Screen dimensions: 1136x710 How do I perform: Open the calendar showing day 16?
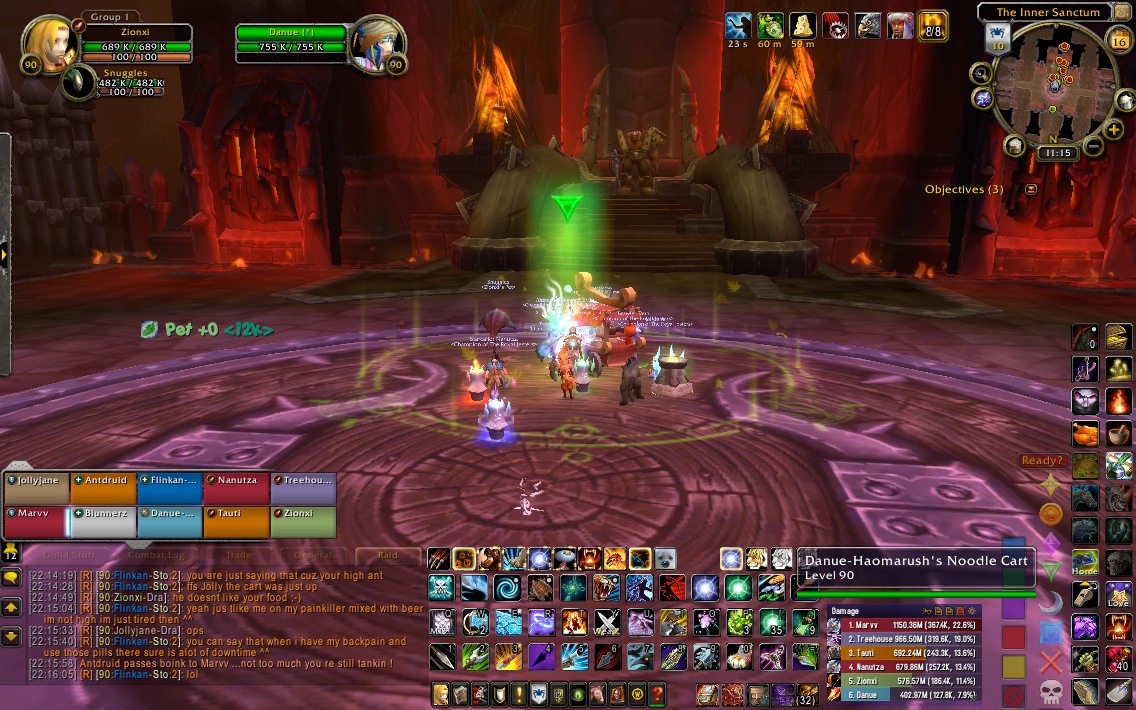click(x=1119, y=40)
